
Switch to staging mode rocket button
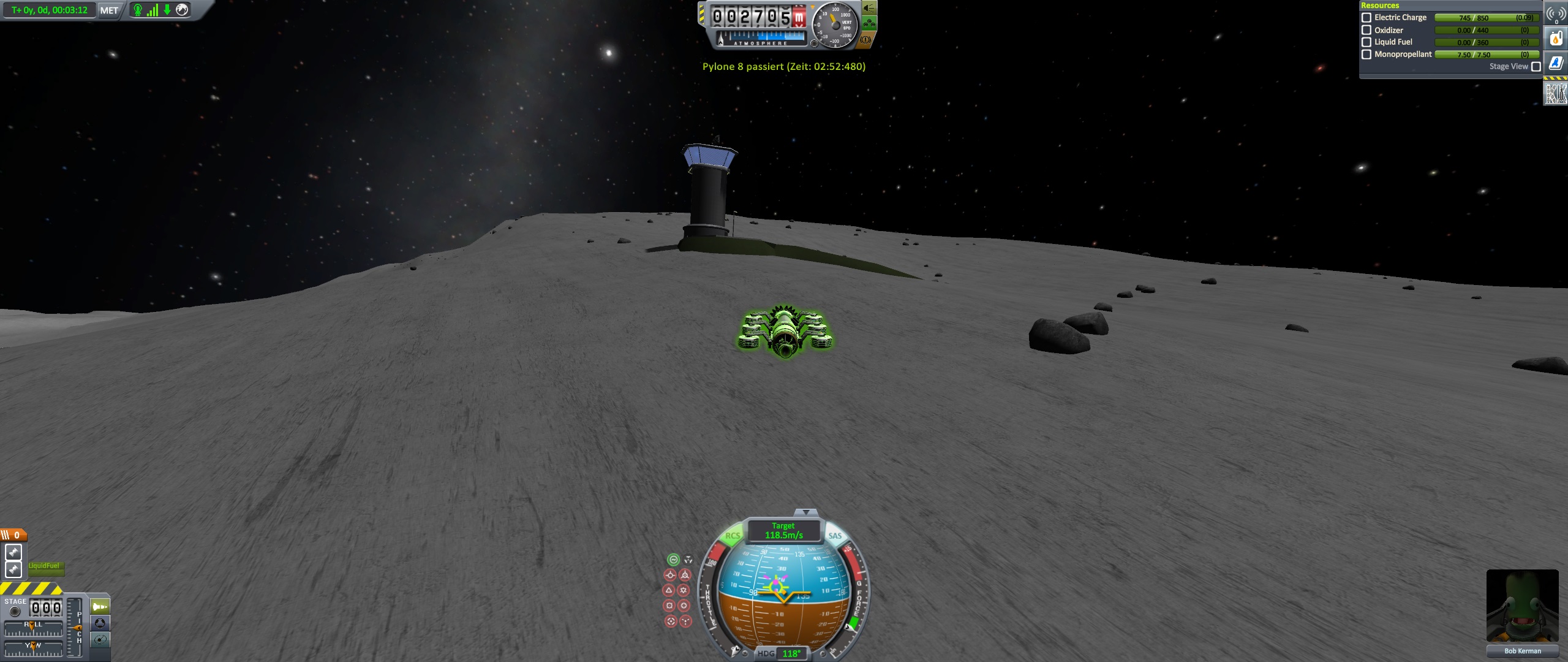coord(100,607)
